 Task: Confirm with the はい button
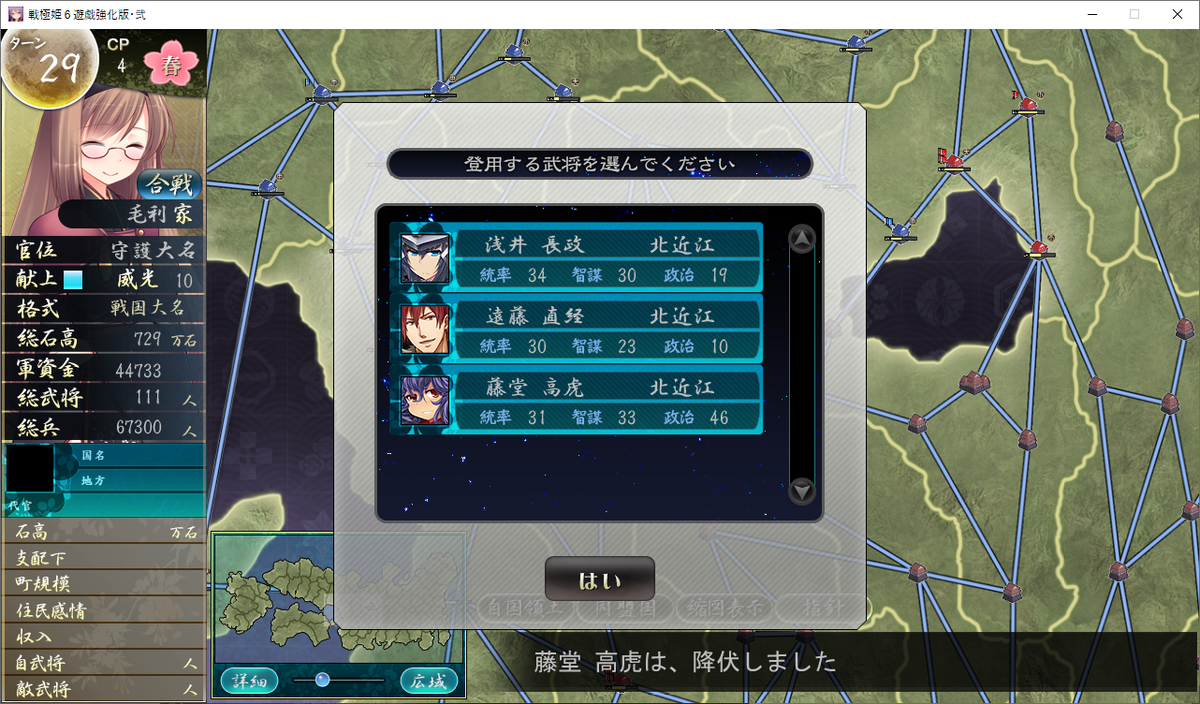(600, 580)
